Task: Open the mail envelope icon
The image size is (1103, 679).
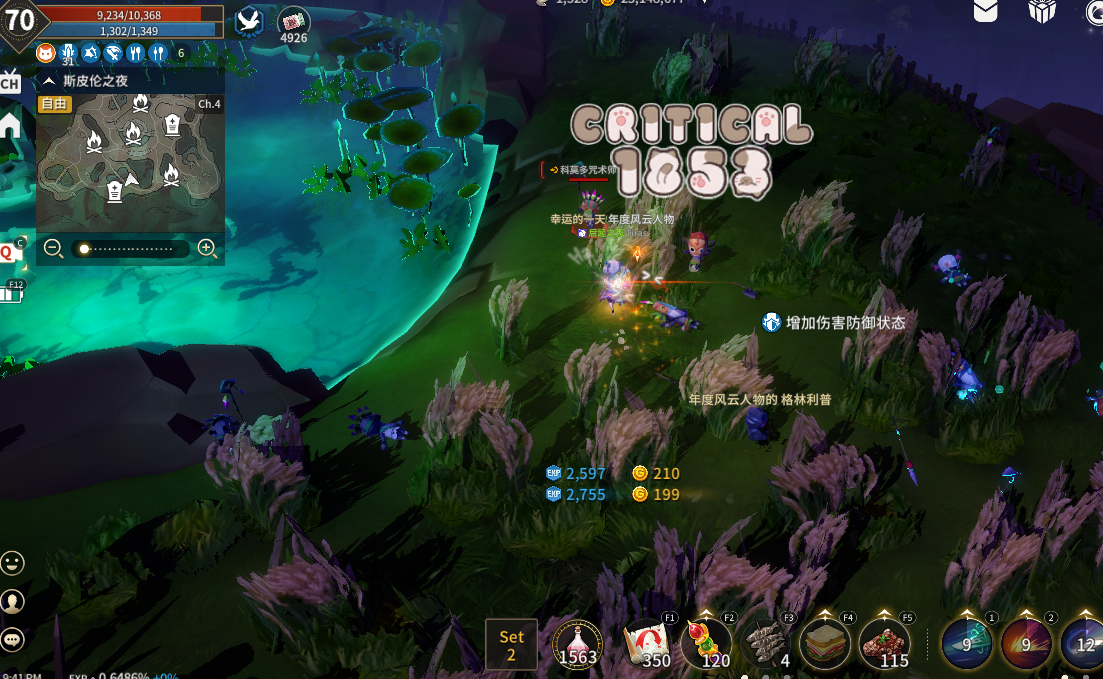Action: pyautogui.click(x=985, y=10)
